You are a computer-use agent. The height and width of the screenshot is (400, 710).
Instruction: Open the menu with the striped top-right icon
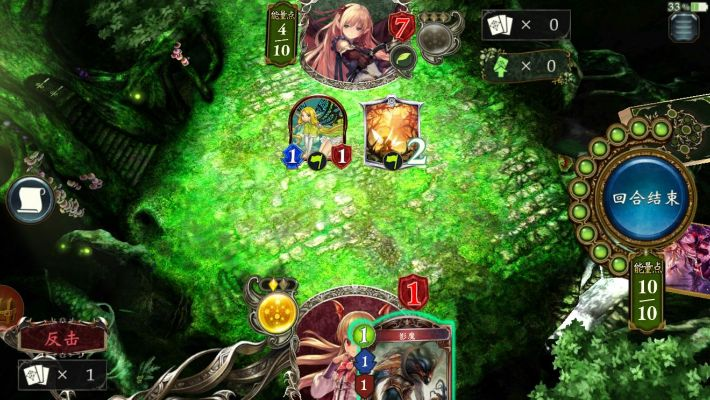click(683, 27)
